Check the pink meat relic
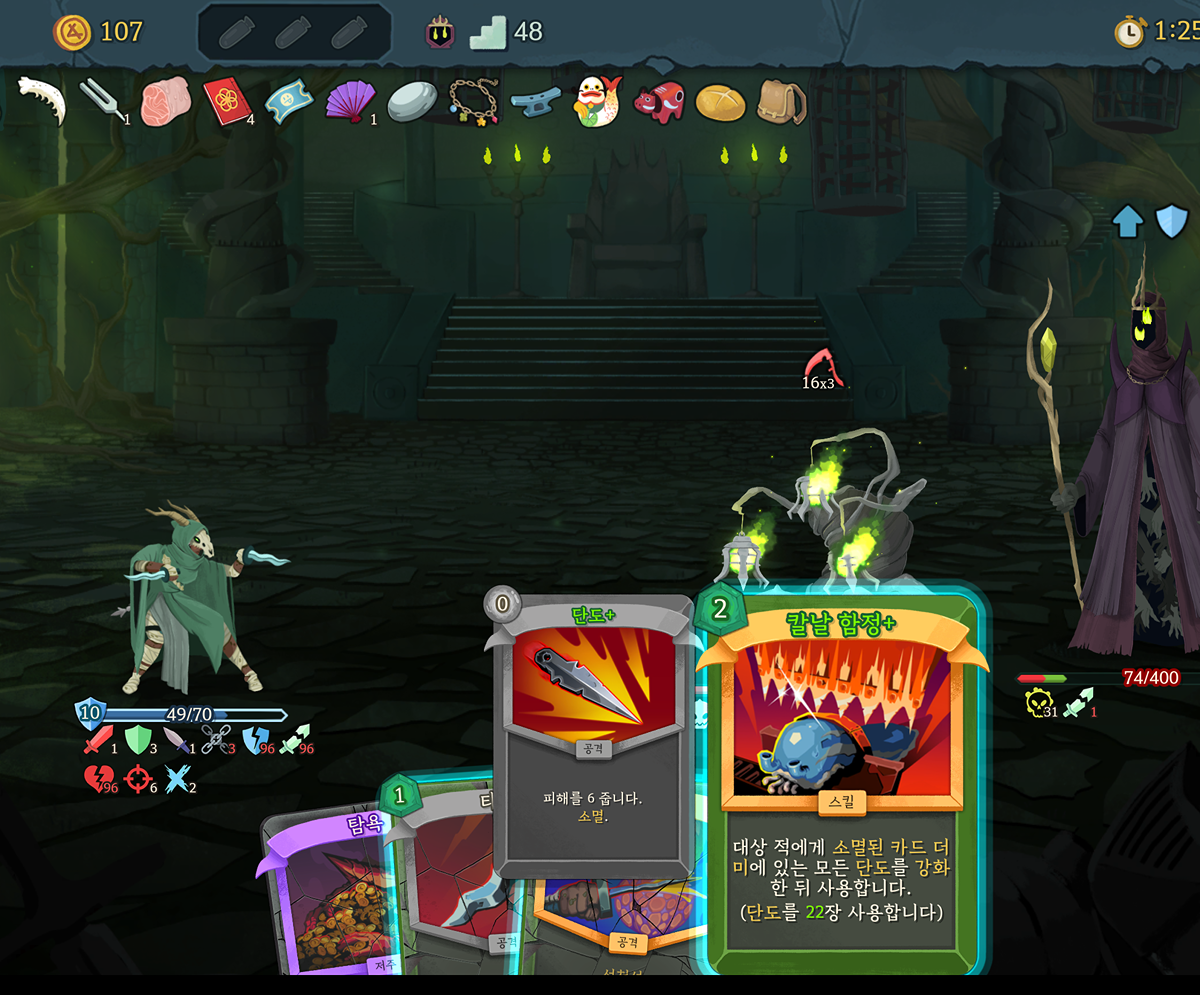This screenshot has width=1200, height=995. tap(160, 103)
